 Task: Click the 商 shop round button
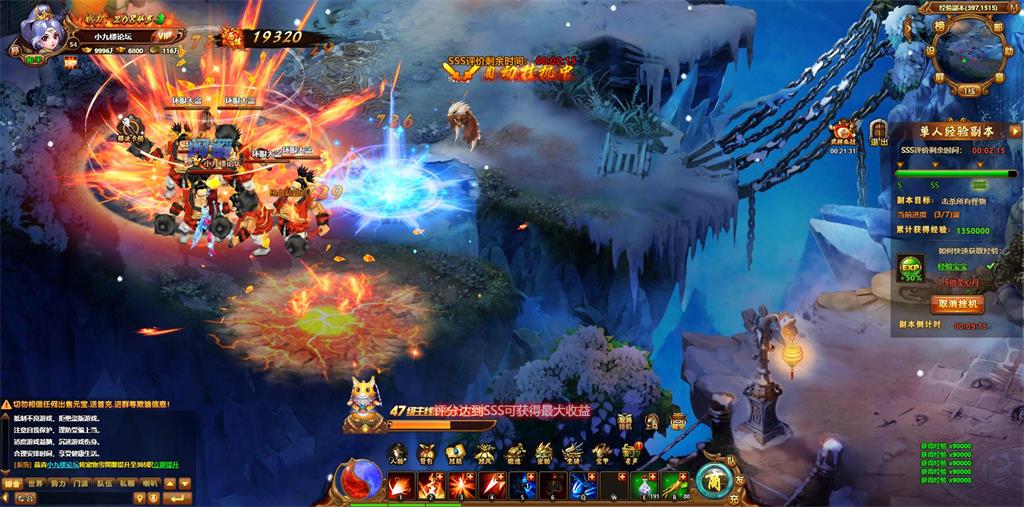[714, 481]
